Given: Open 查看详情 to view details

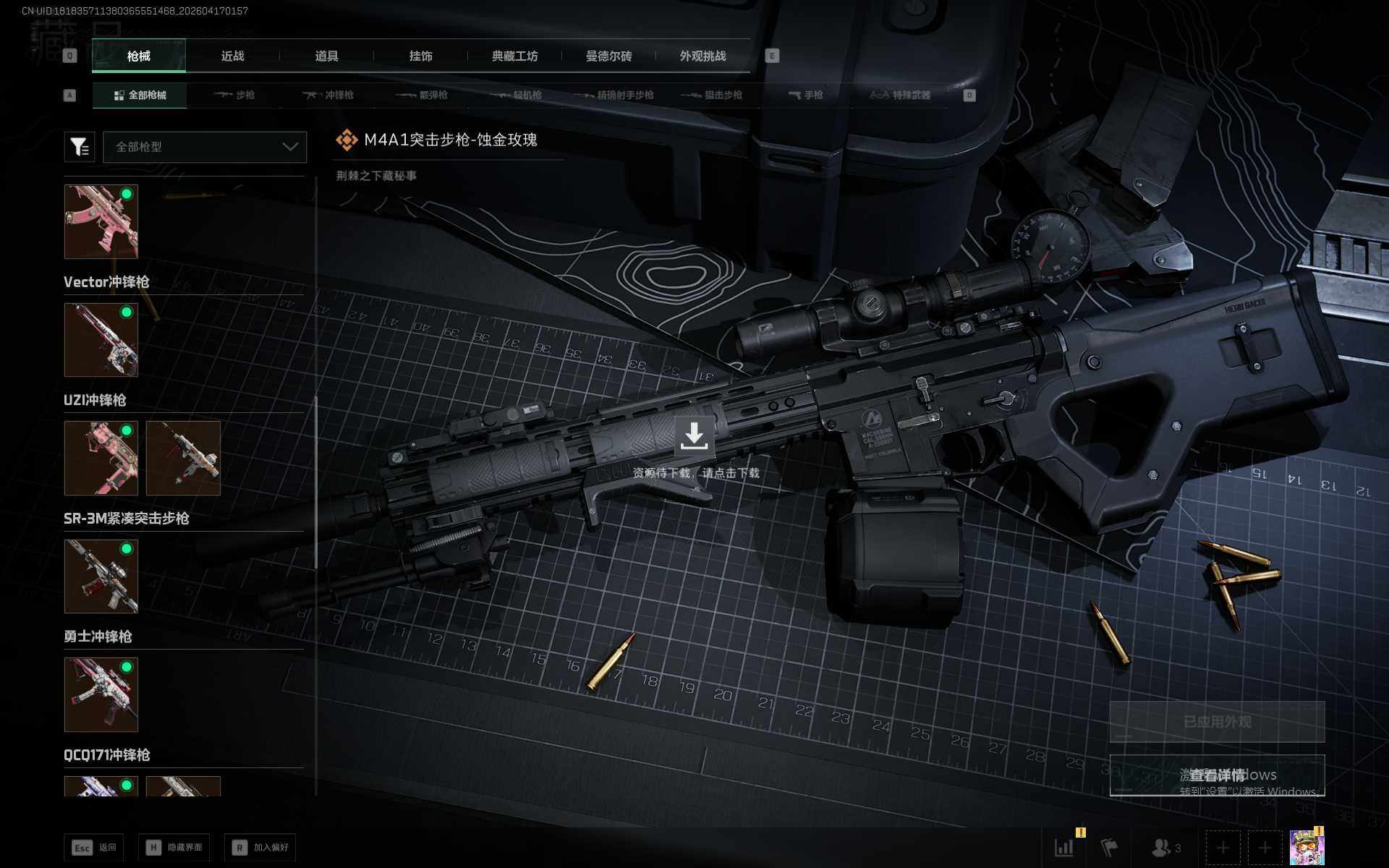Looking at the screenshot, I should [x=1217, y=775].
